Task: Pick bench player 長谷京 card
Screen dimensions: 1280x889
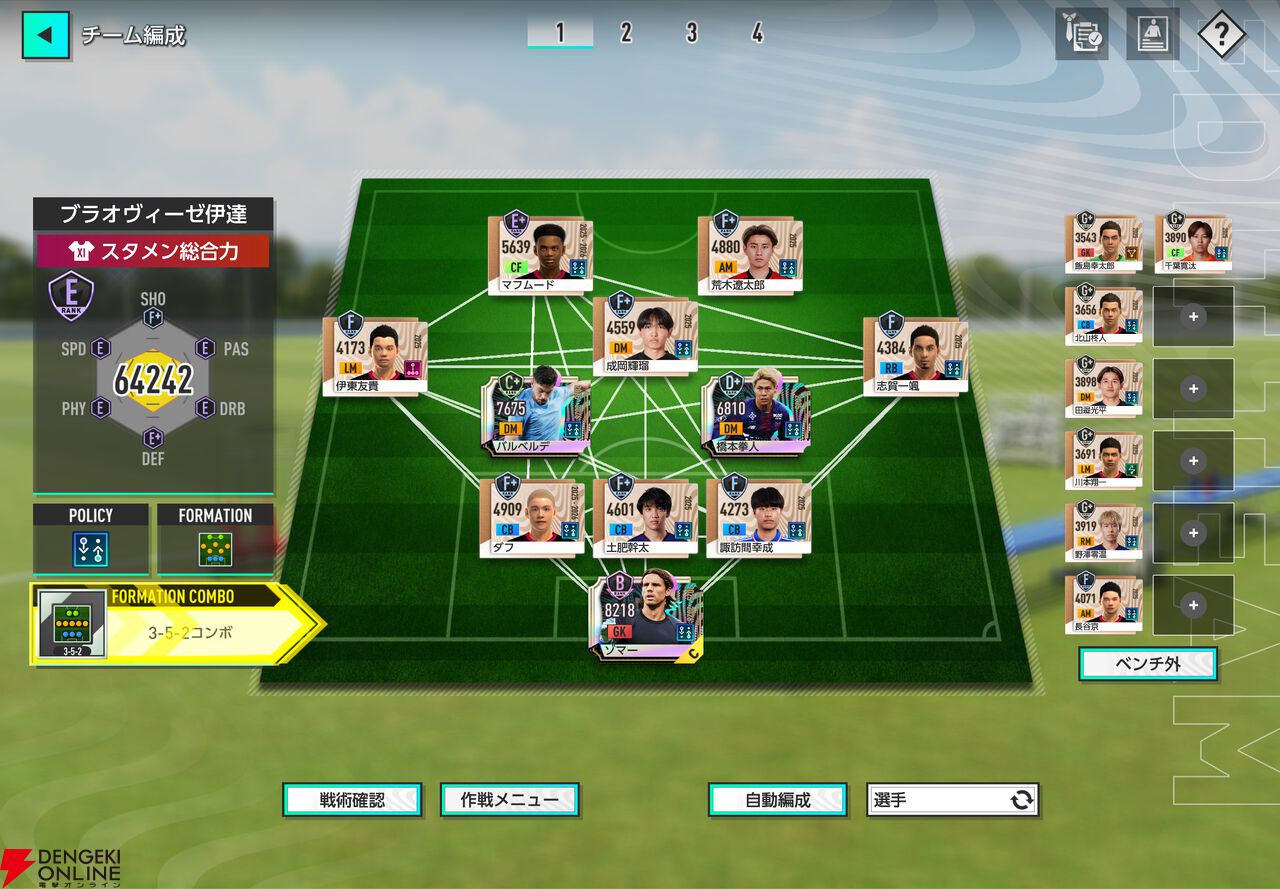Action: (x=1104, y=603)
